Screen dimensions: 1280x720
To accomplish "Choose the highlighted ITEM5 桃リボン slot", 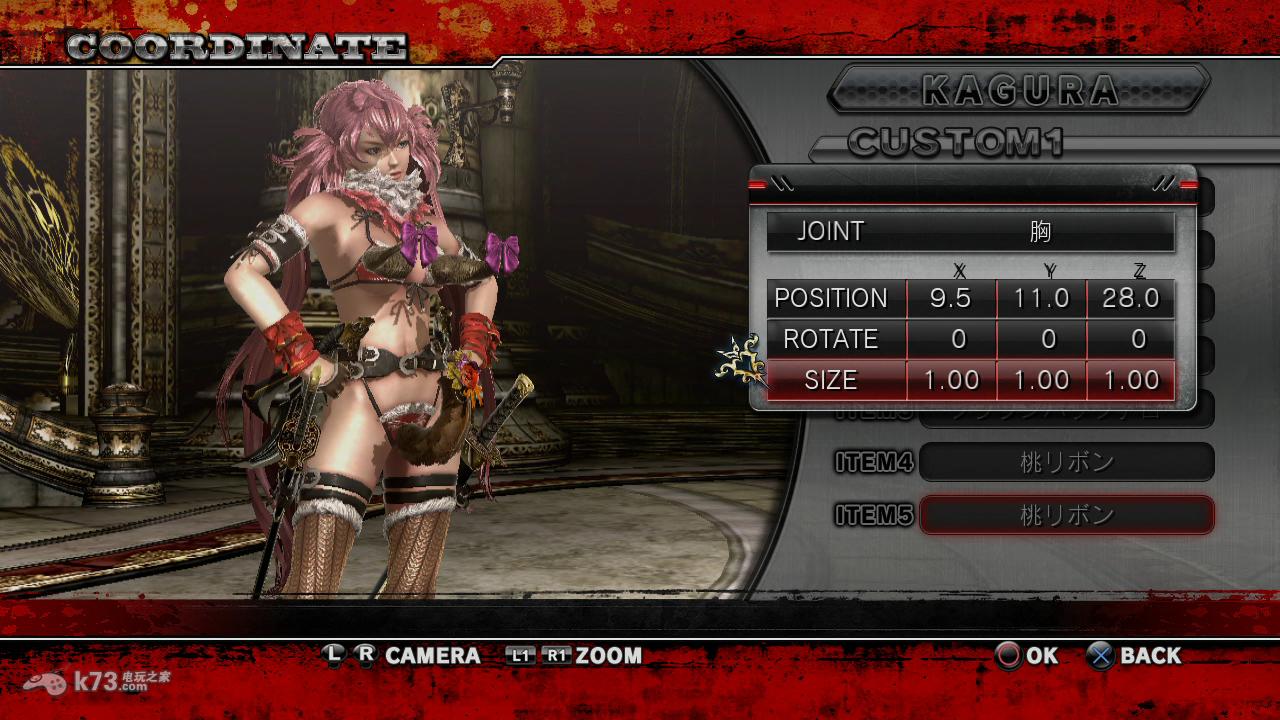I will point(1066,515).
